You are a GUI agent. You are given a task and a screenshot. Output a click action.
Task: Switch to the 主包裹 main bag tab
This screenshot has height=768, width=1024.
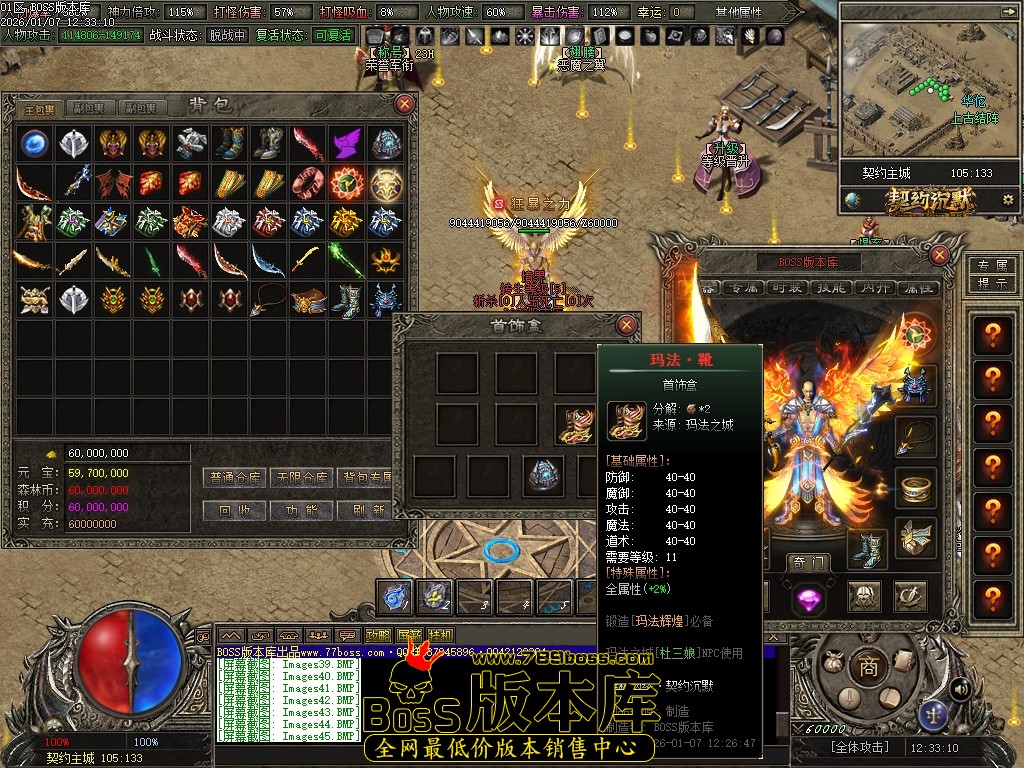[x=40, y=108]
